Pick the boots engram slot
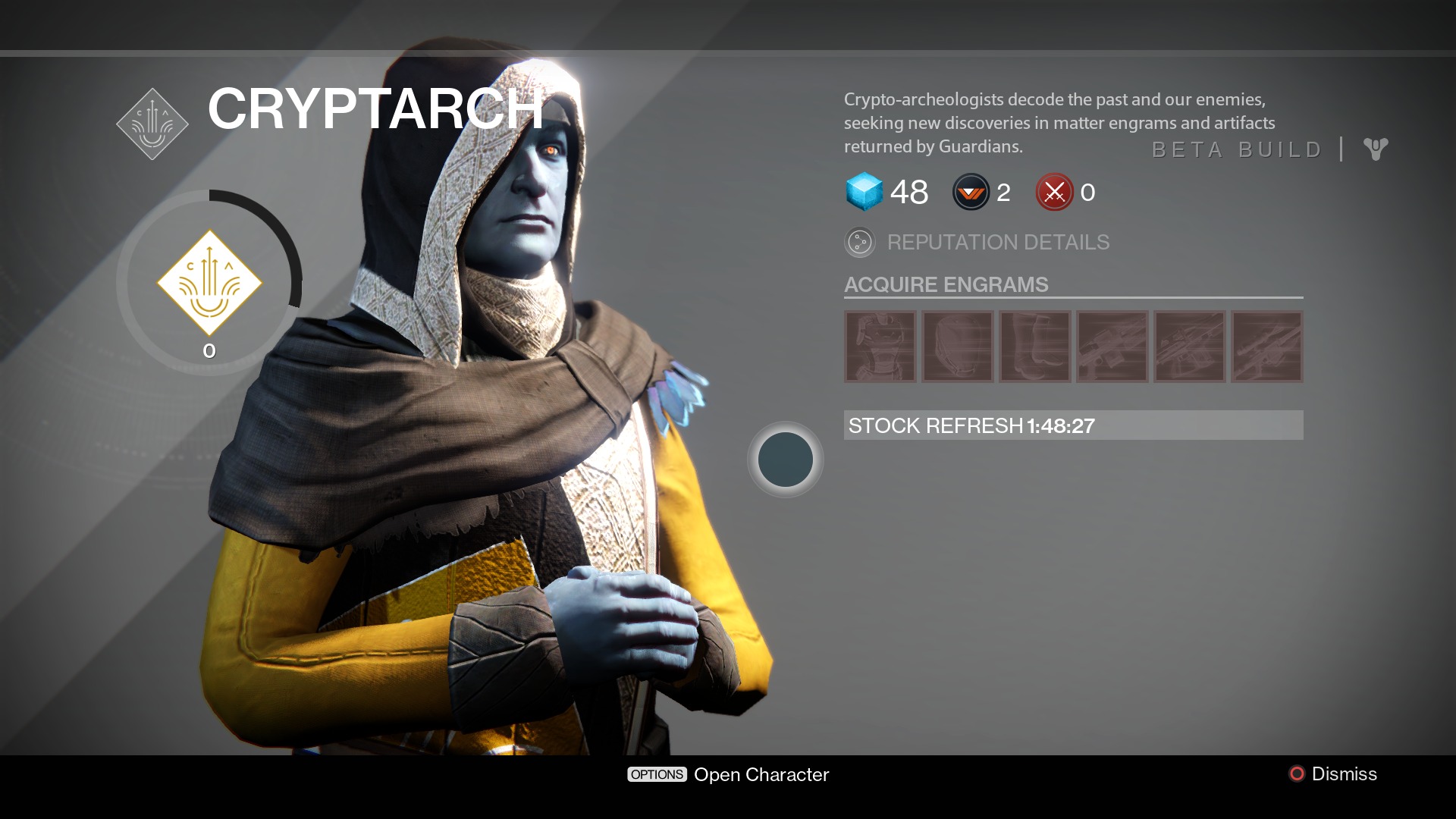 coord(1035,347)
